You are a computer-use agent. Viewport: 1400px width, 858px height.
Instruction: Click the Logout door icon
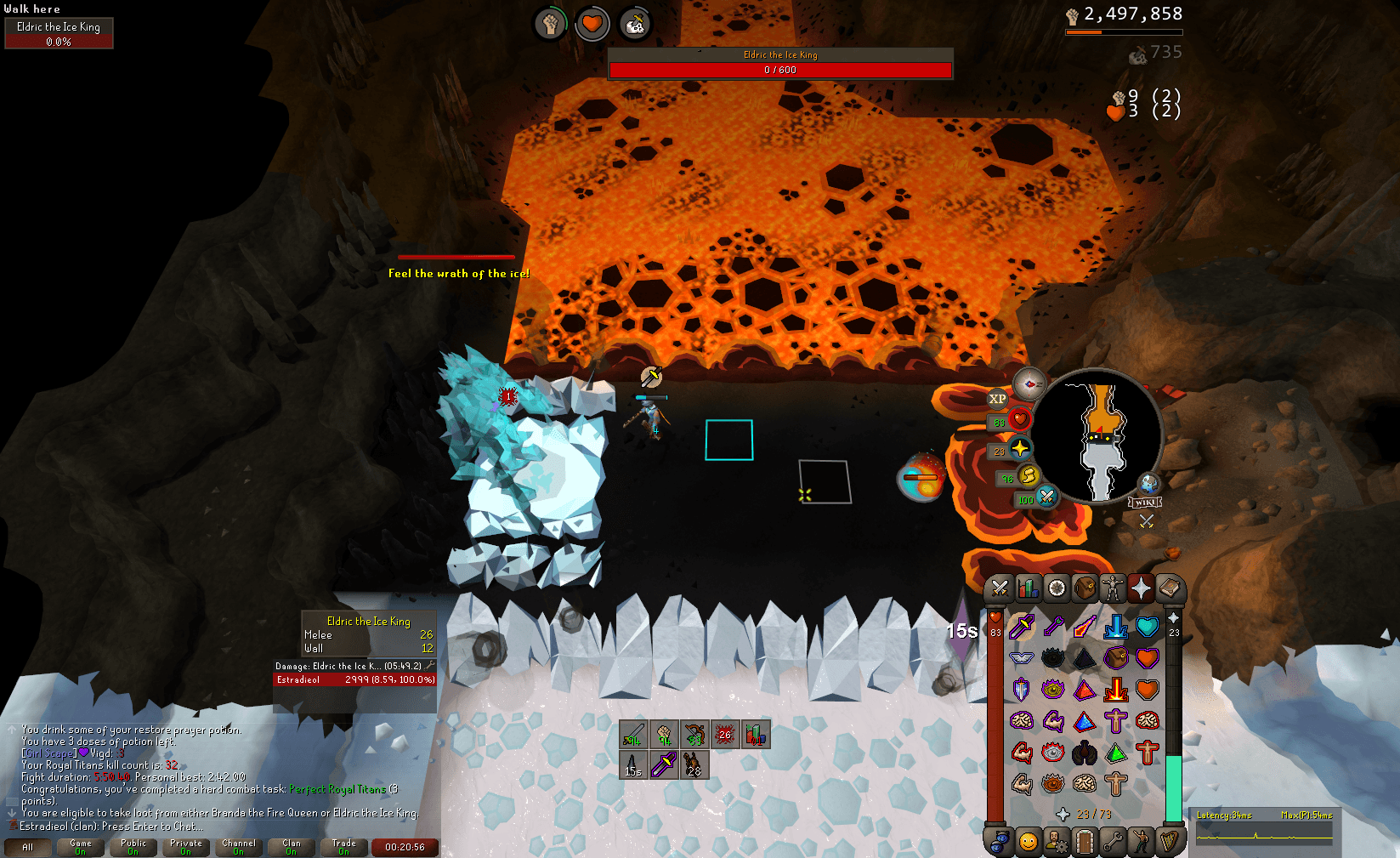point(1085,844)
